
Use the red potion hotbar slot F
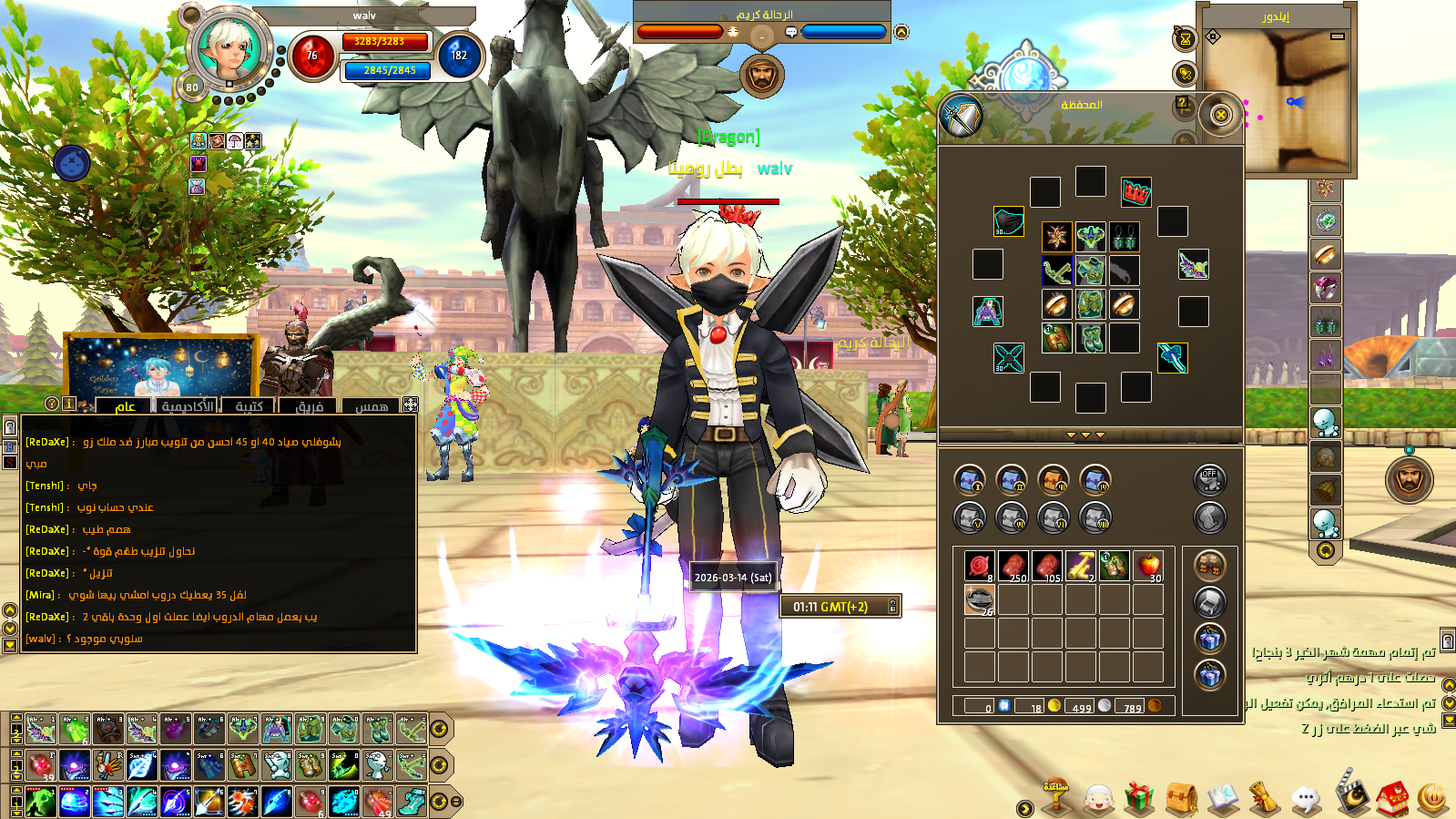pyautogui.click(x=41, y=765)
